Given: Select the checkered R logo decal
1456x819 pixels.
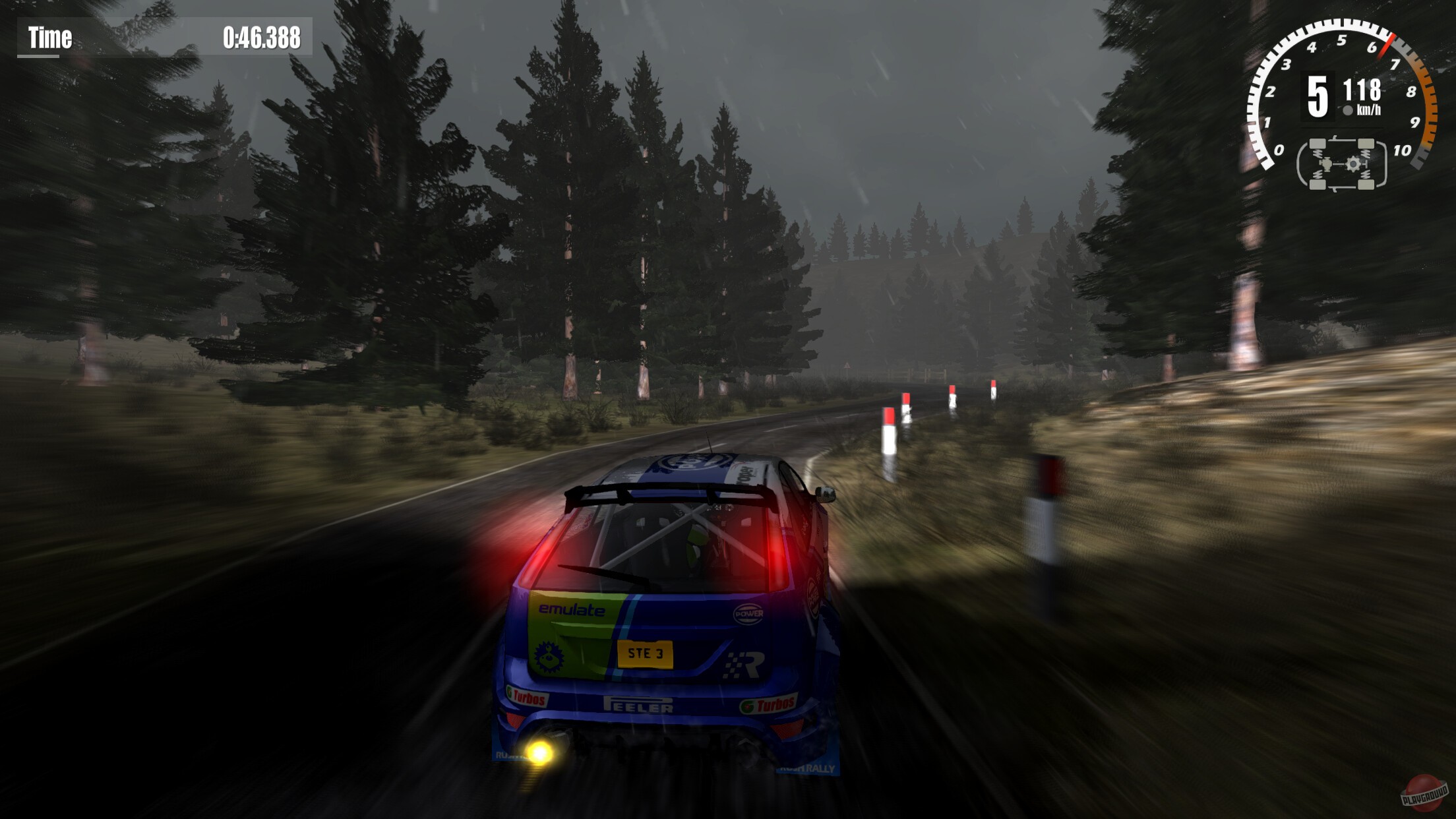Looking at the screenshot, I should pos(743,663).
